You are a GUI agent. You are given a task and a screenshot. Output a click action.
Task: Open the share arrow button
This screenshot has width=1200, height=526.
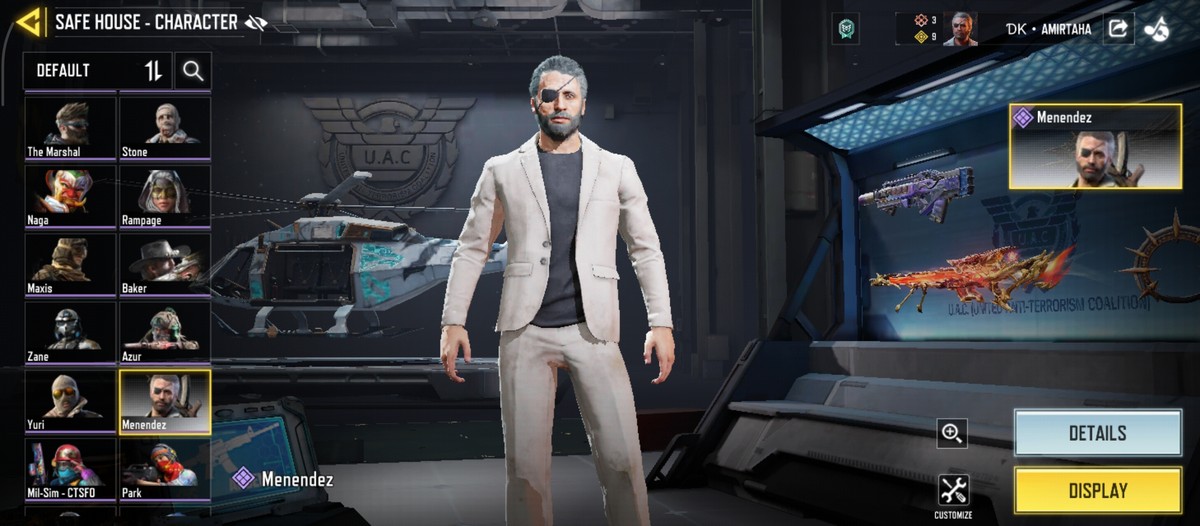click(x=1118, y=29)
